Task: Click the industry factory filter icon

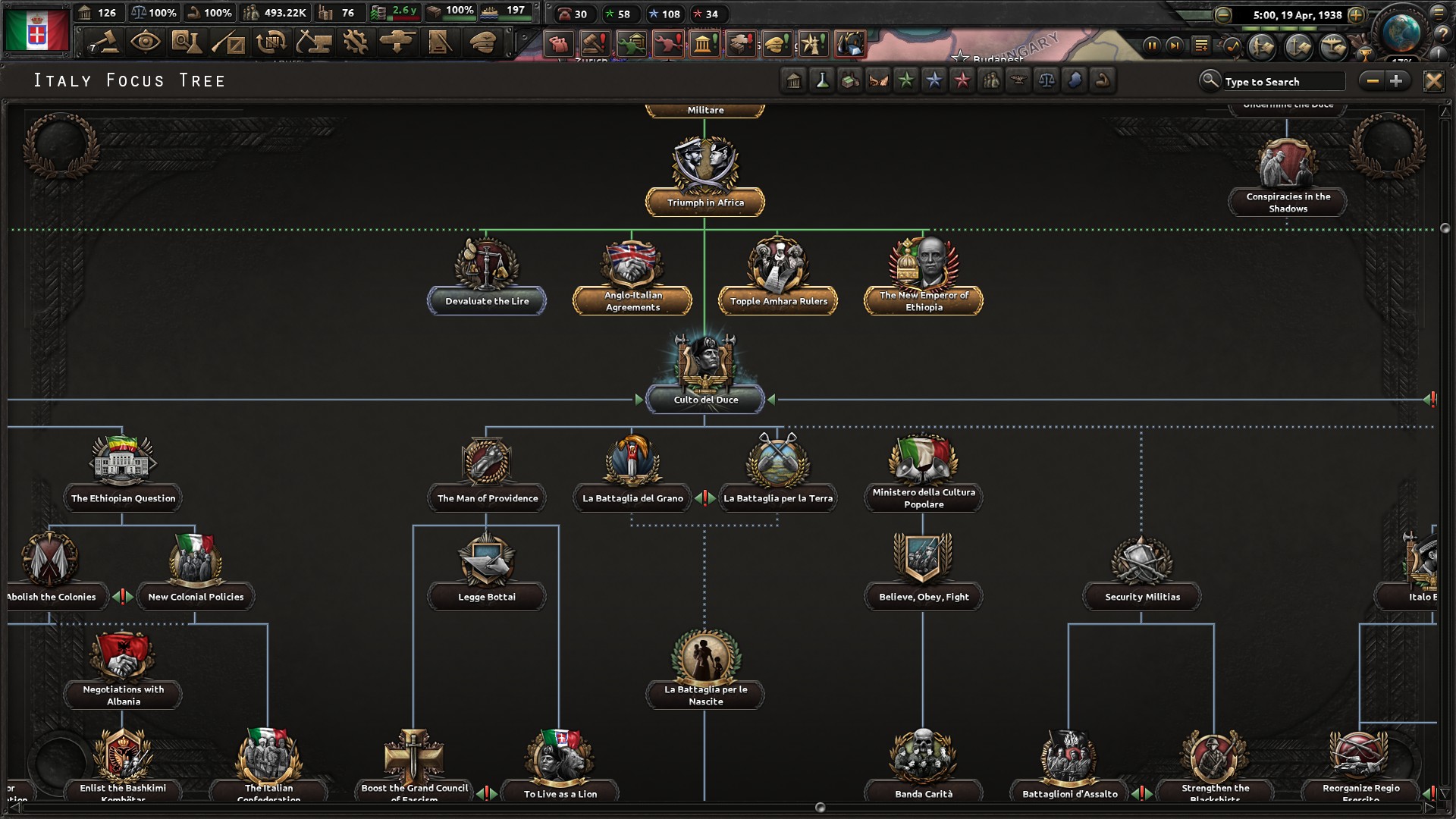Action: point(849,80)
